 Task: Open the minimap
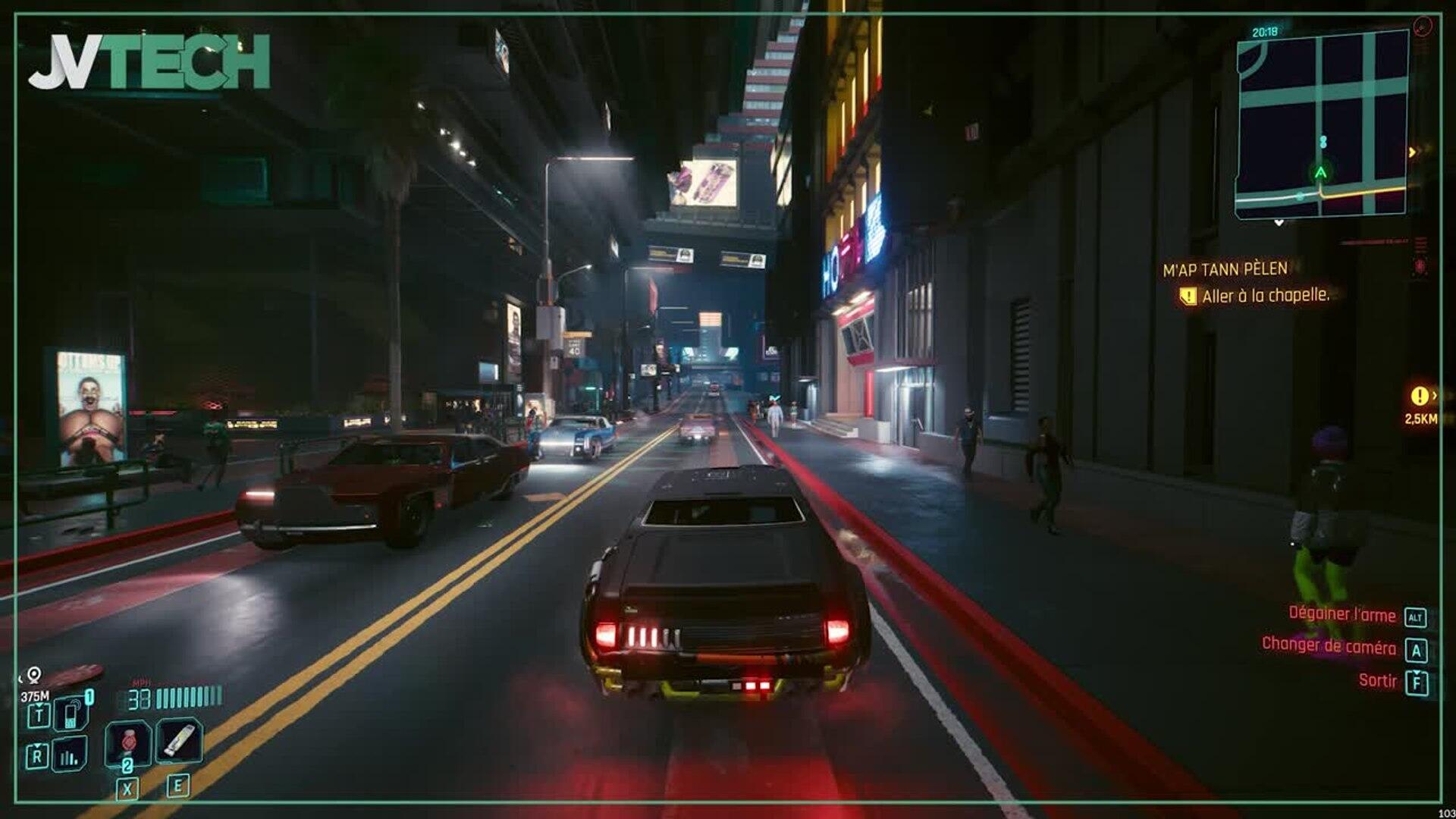pos(1323,123)
